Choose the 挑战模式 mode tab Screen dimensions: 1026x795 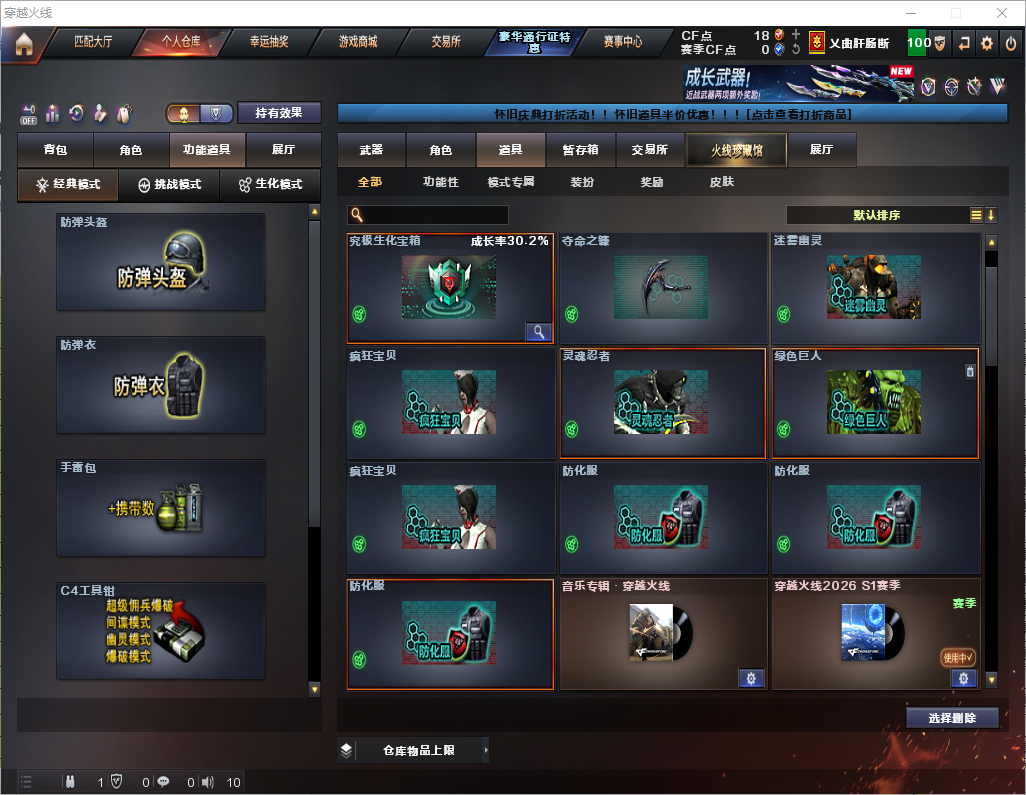tap(169, 185)
